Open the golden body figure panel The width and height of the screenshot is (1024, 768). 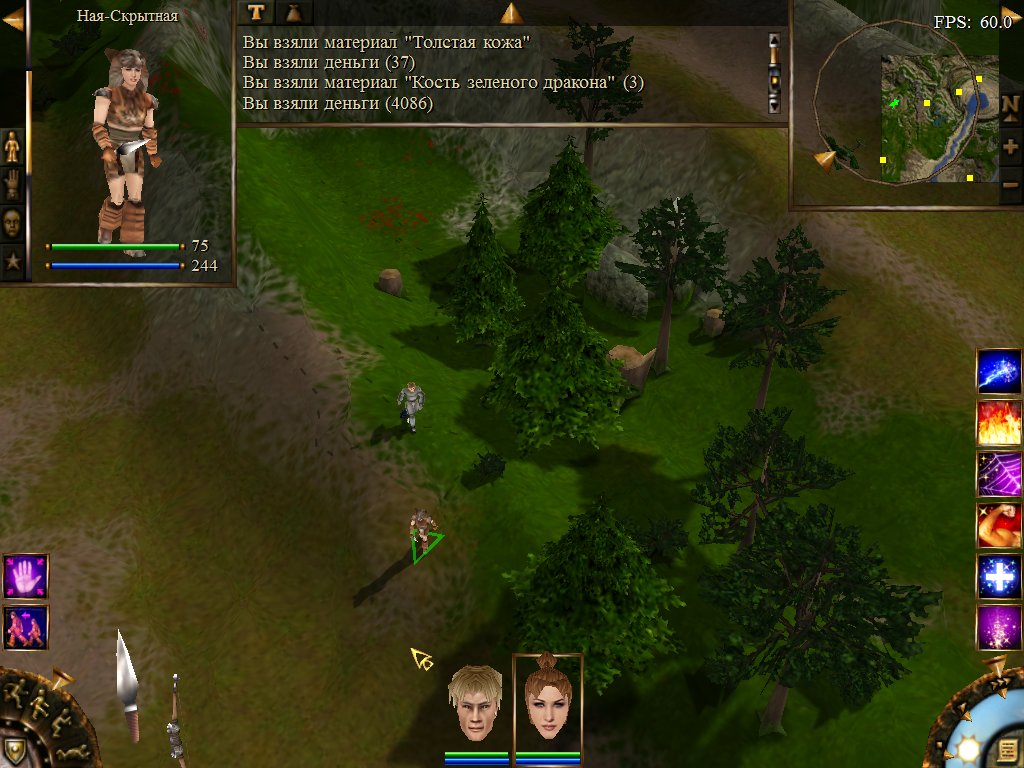12,147
